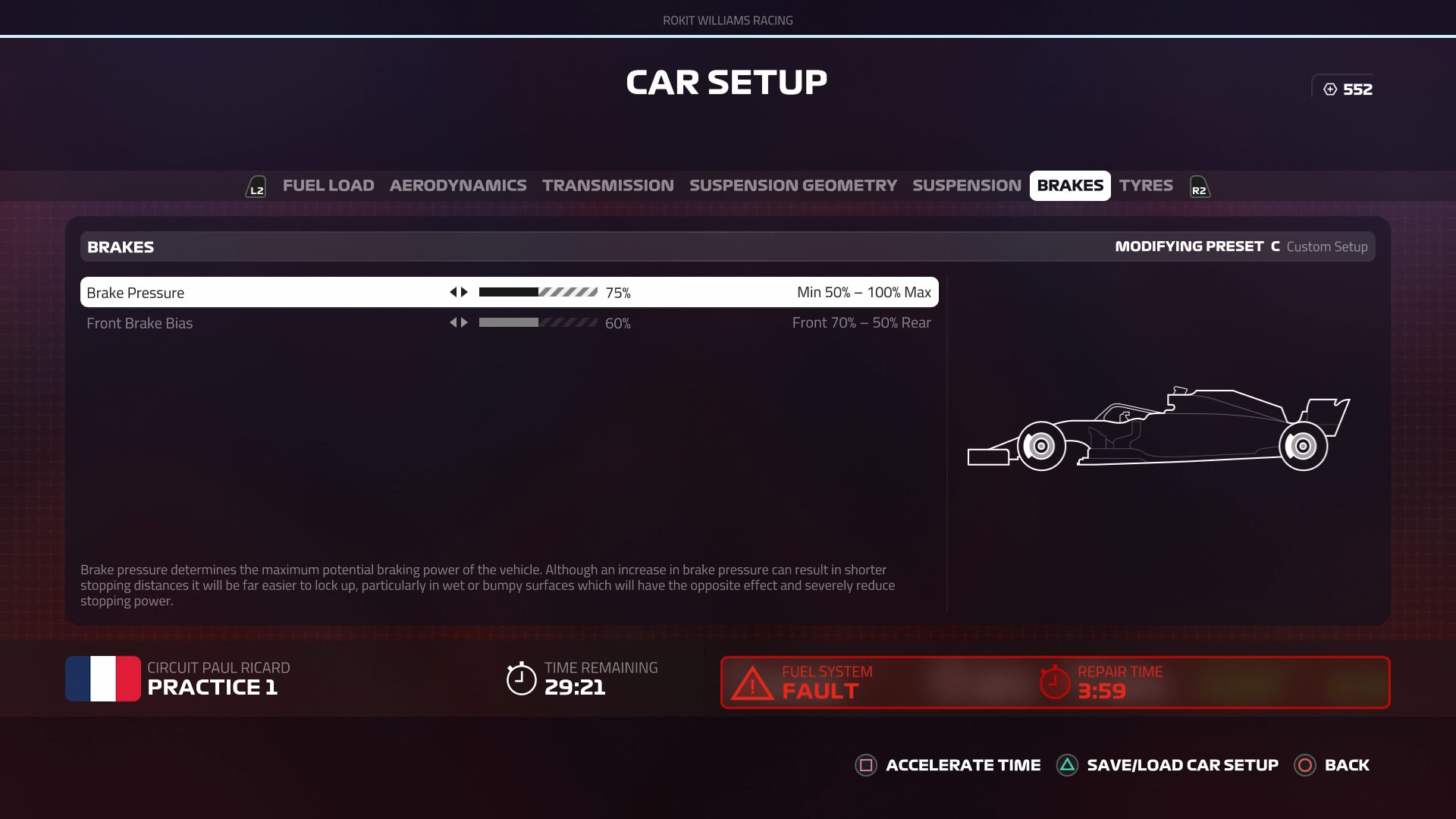Image resolution: width=1456 pixels, height=819 pixels.
Task: Adjust the Brake Pressure slider bar
Action: click(x=538, y=293)
